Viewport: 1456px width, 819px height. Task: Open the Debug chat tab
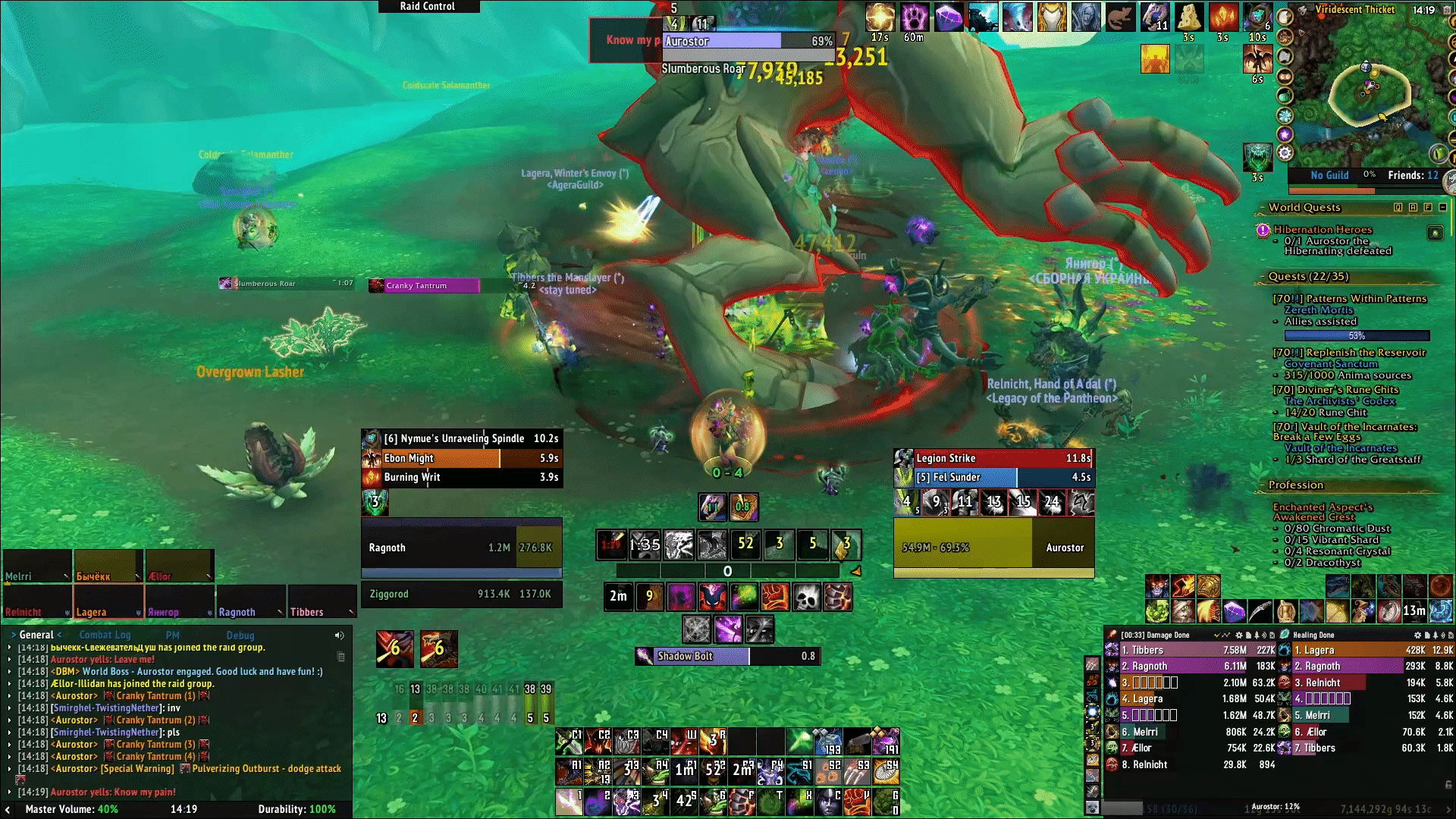(240, 635)
